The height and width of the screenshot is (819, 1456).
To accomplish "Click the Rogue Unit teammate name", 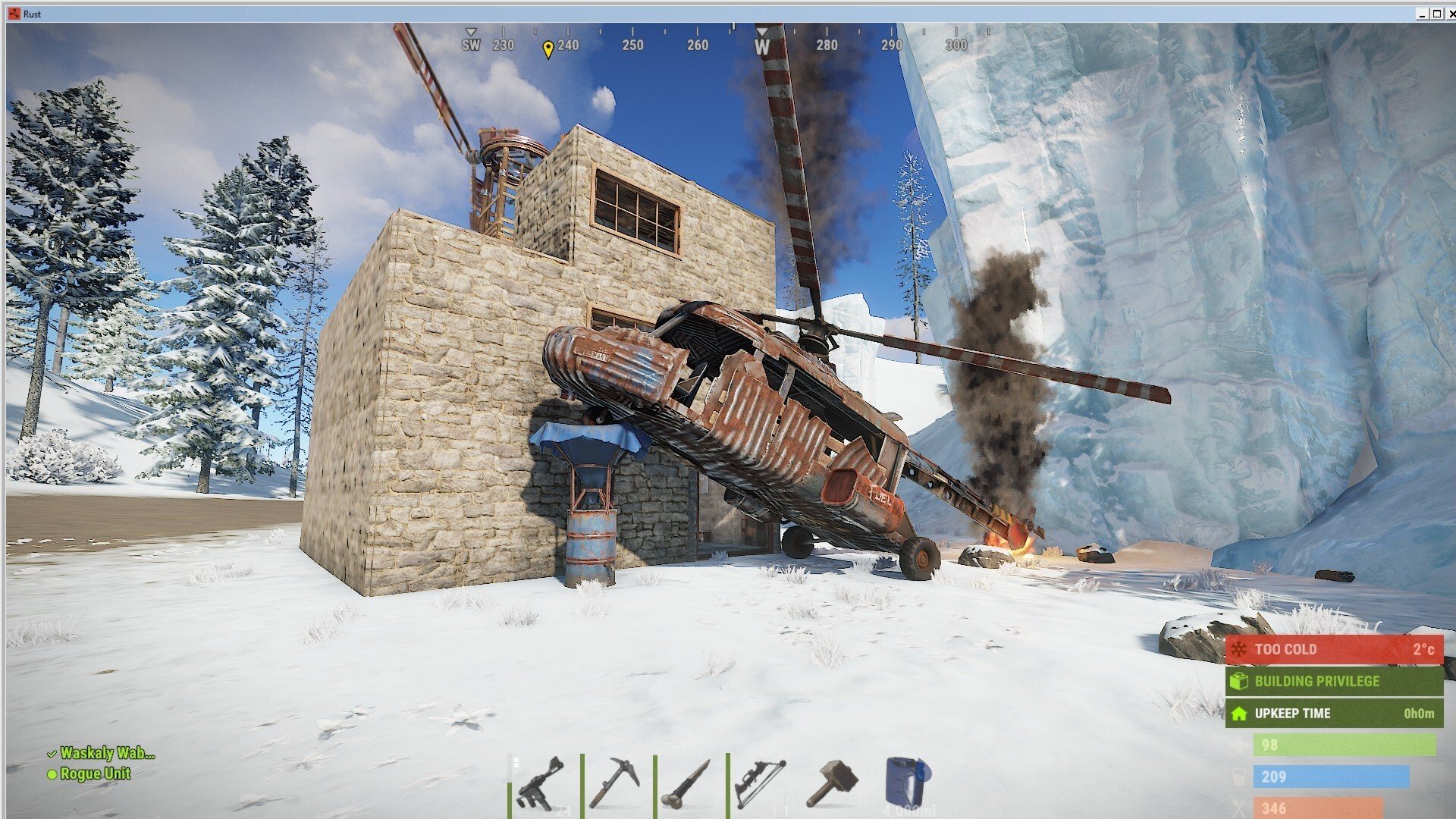I will [x=95, y=773].
